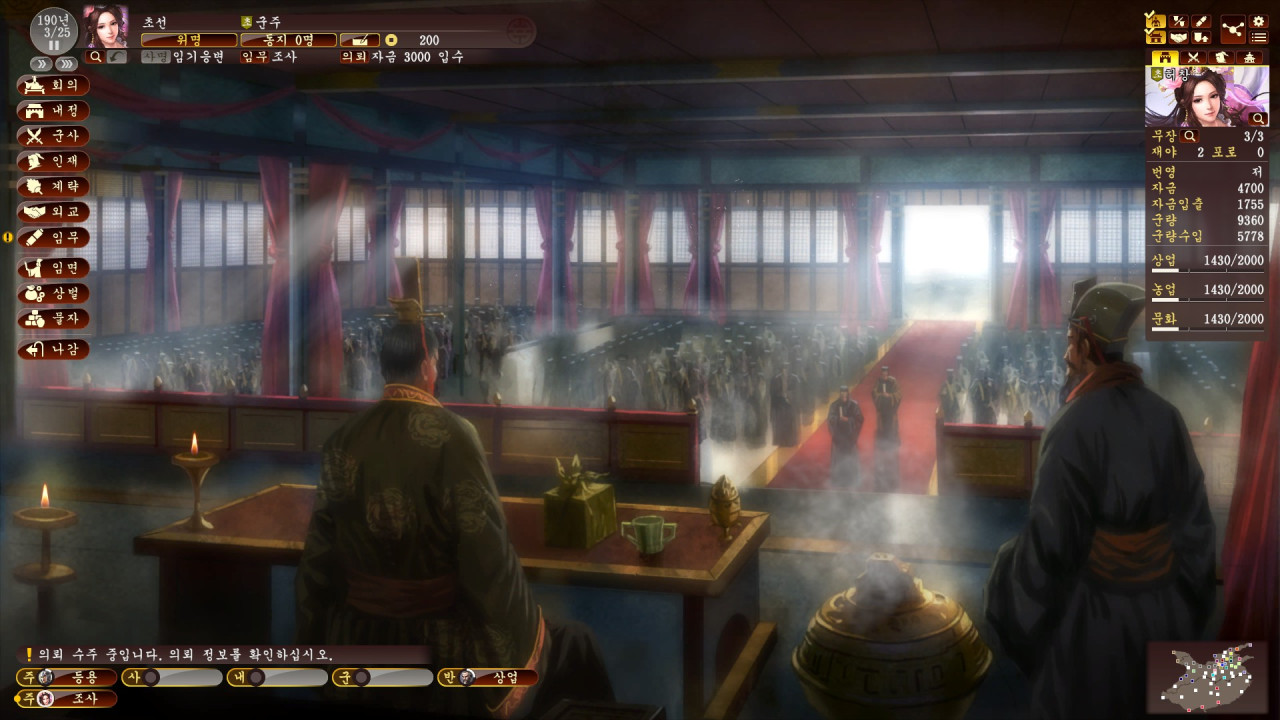Click the 위명 (fame) button
This screenshot has width=1280, height=720.
point(189,40)
